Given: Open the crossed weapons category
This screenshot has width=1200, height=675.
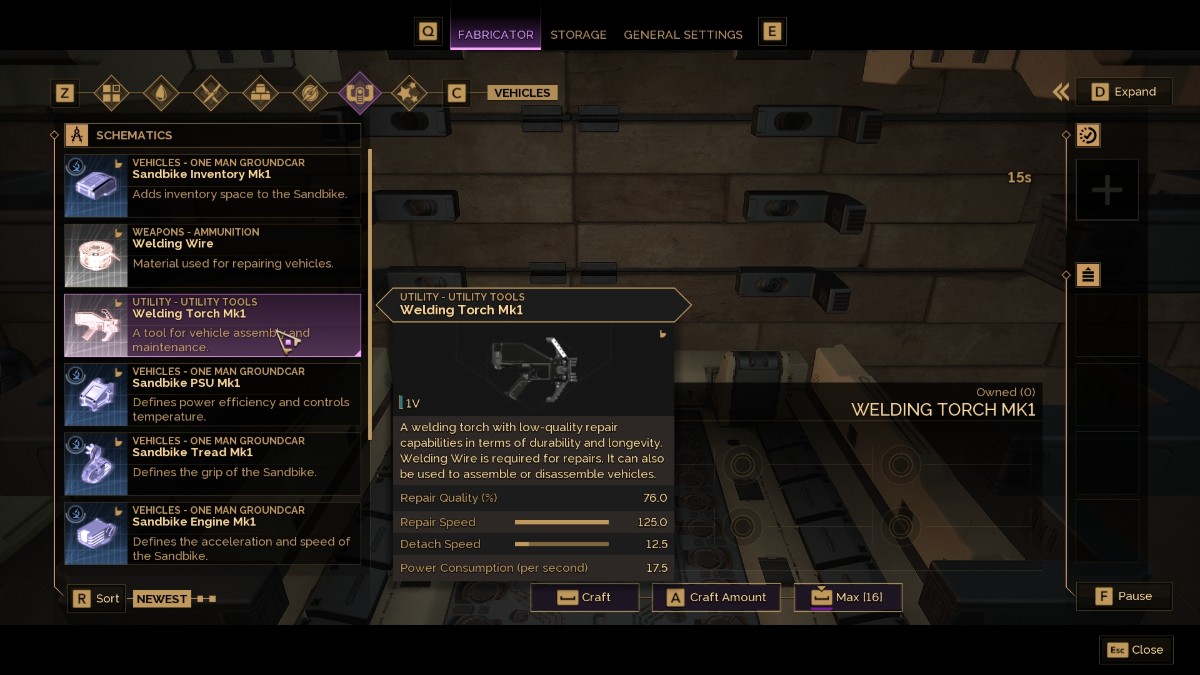Looking at the screenshot, I should point(211,93).
